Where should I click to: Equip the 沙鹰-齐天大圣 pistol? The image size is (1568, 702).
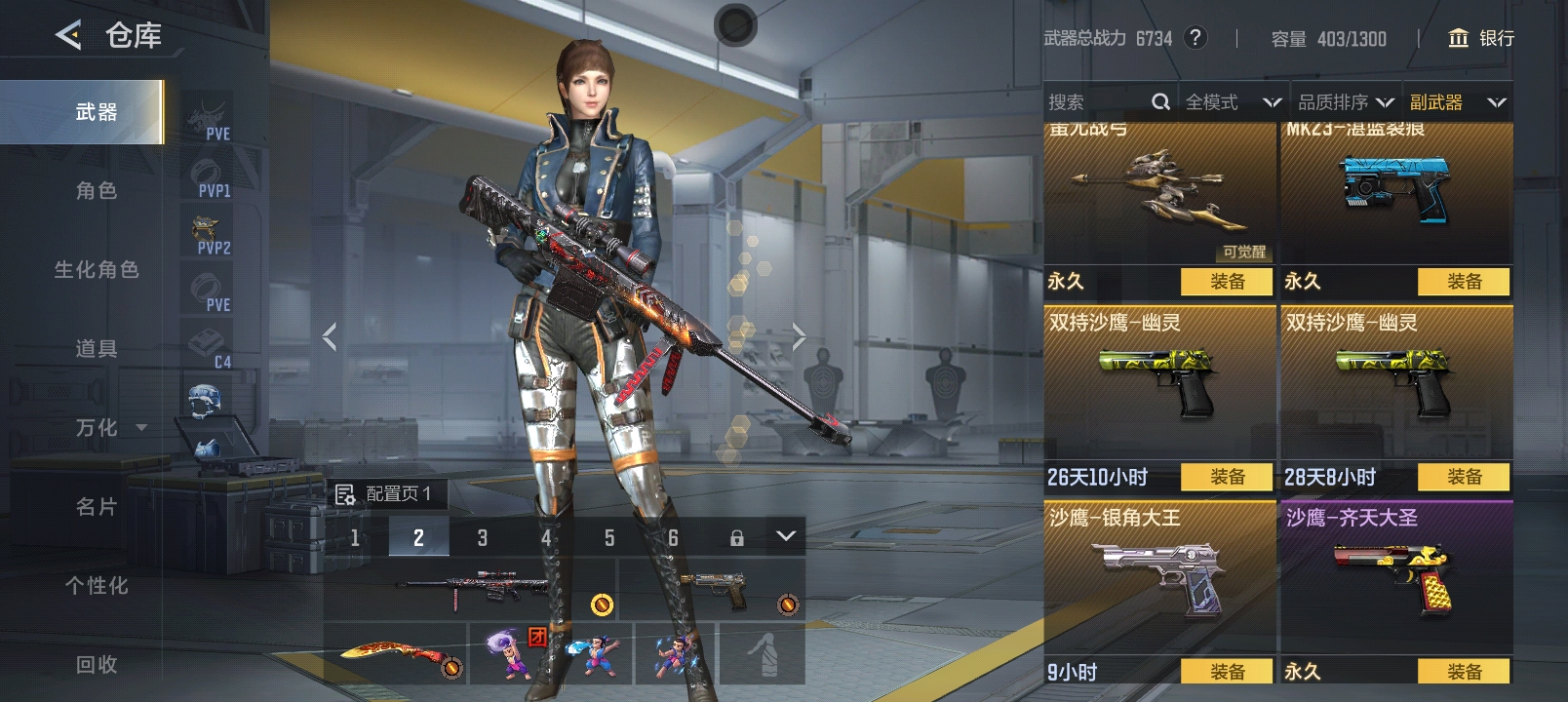pos(1464,671)
